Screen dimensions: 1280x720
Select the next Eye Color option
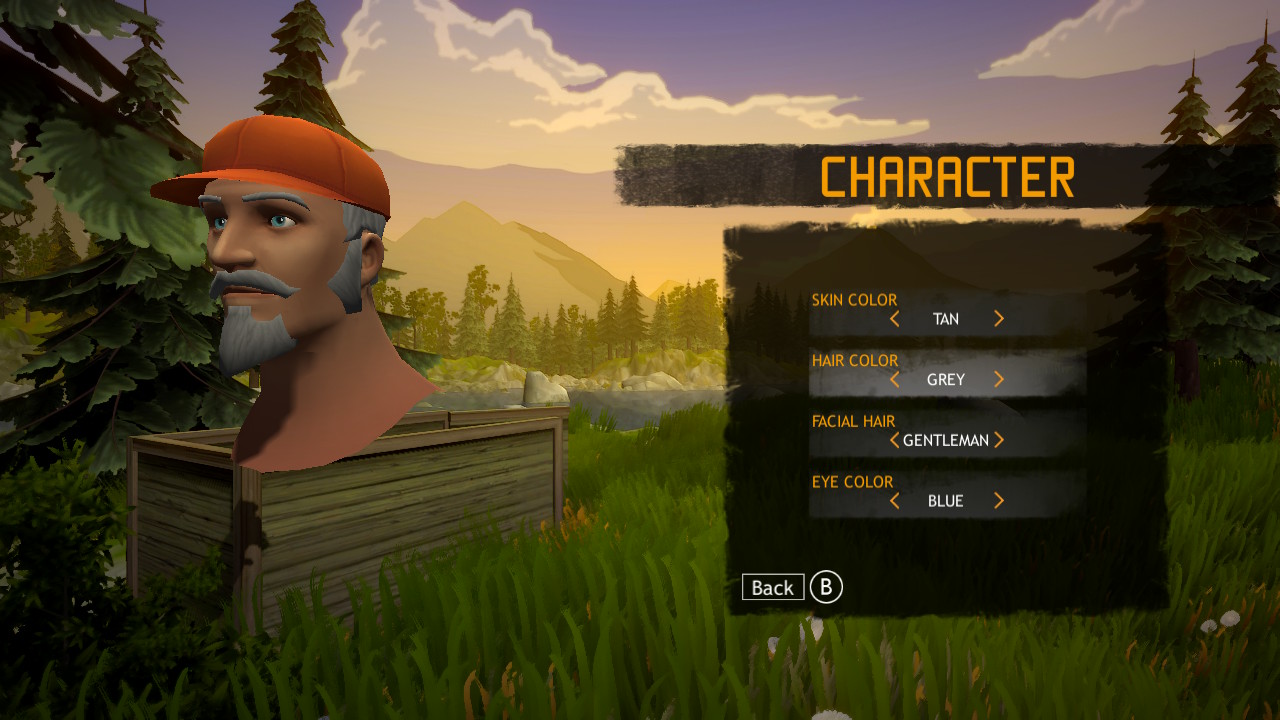pyautogui.click(x=998, y=500)
